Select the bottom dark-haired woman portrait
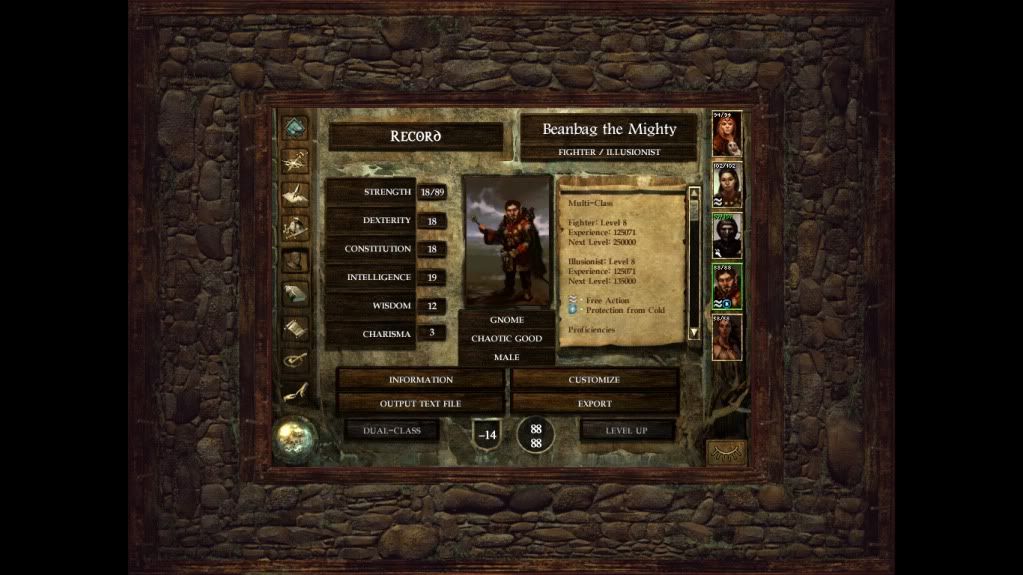1023x575 pixels. pos(727,337)
